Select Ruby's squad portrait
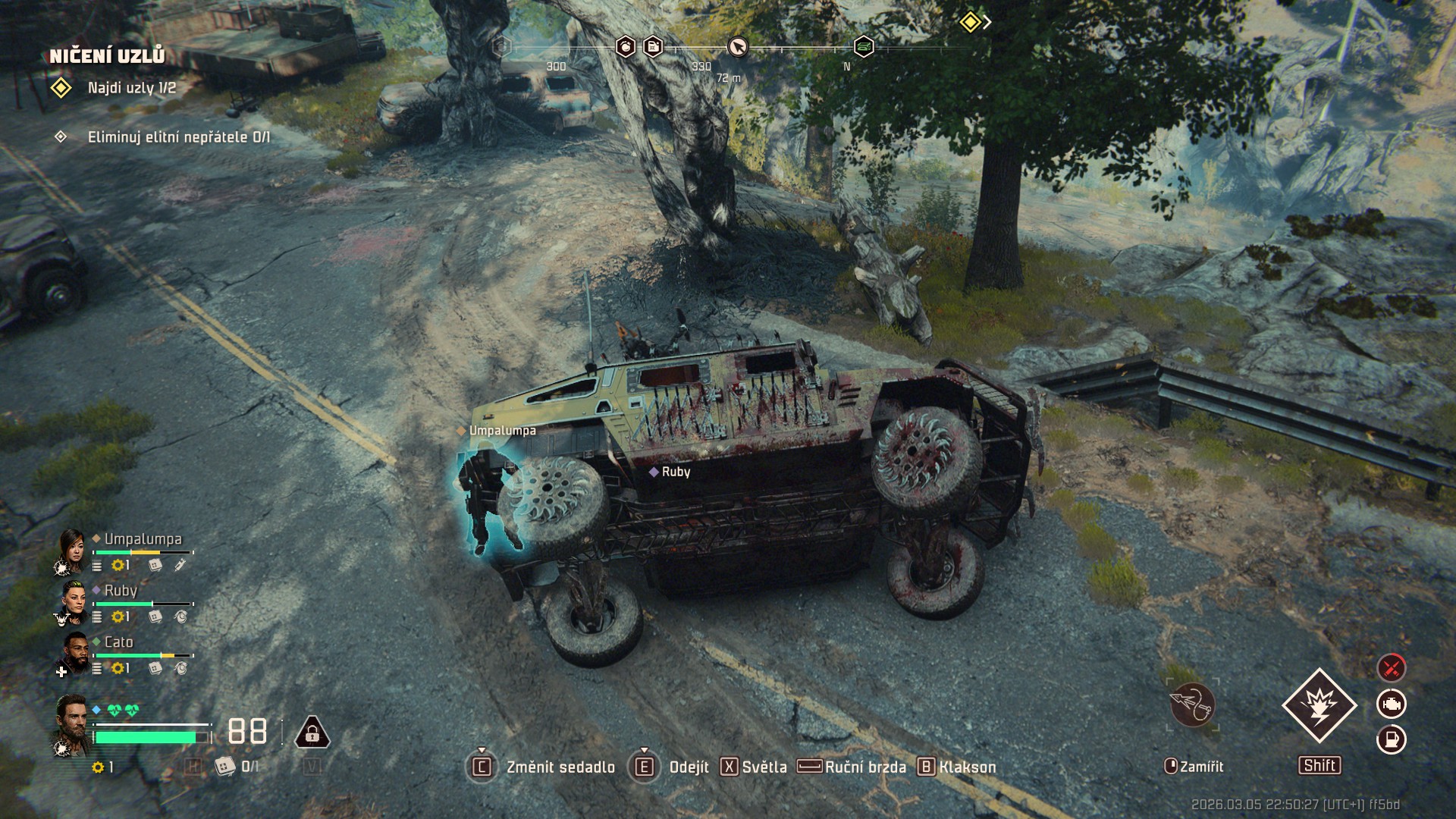 click(x=74, y=601)
